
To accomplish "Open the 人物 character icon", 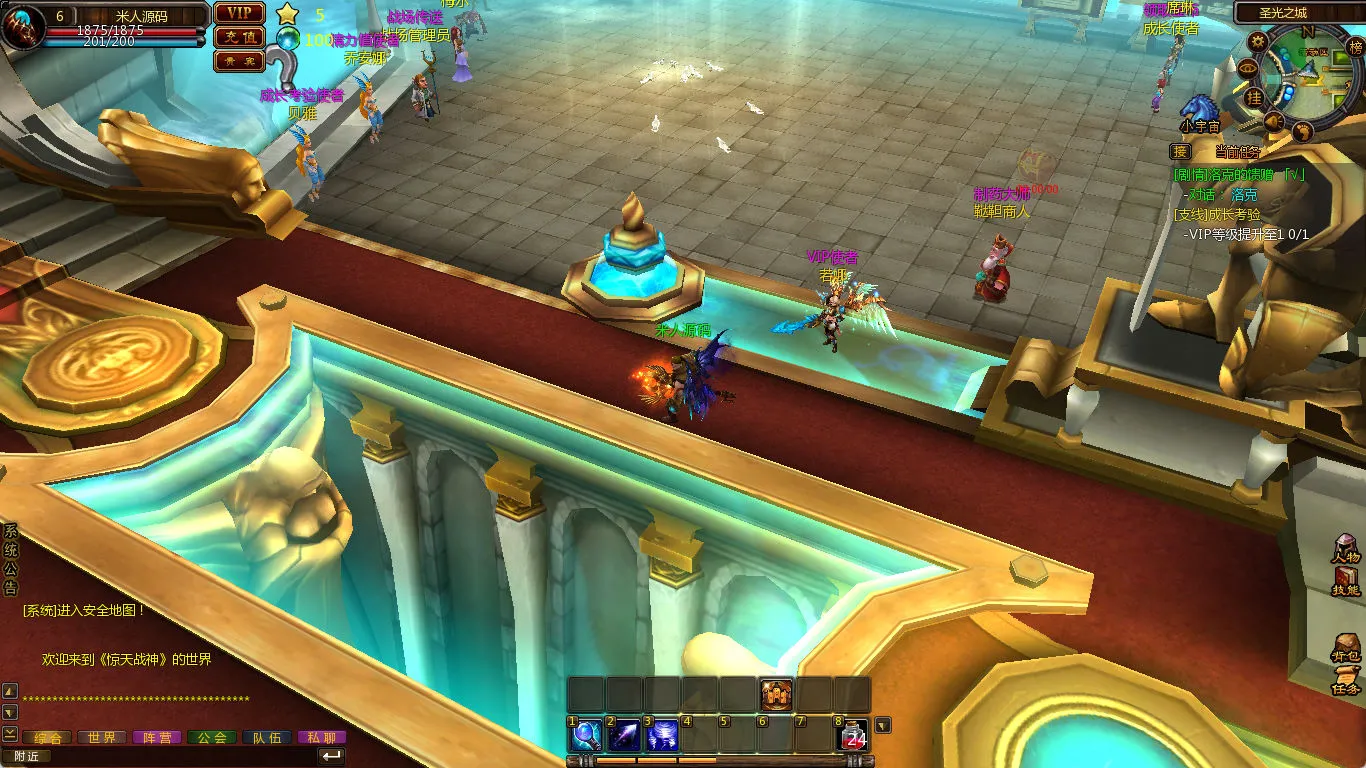I will pos(1346,549).
